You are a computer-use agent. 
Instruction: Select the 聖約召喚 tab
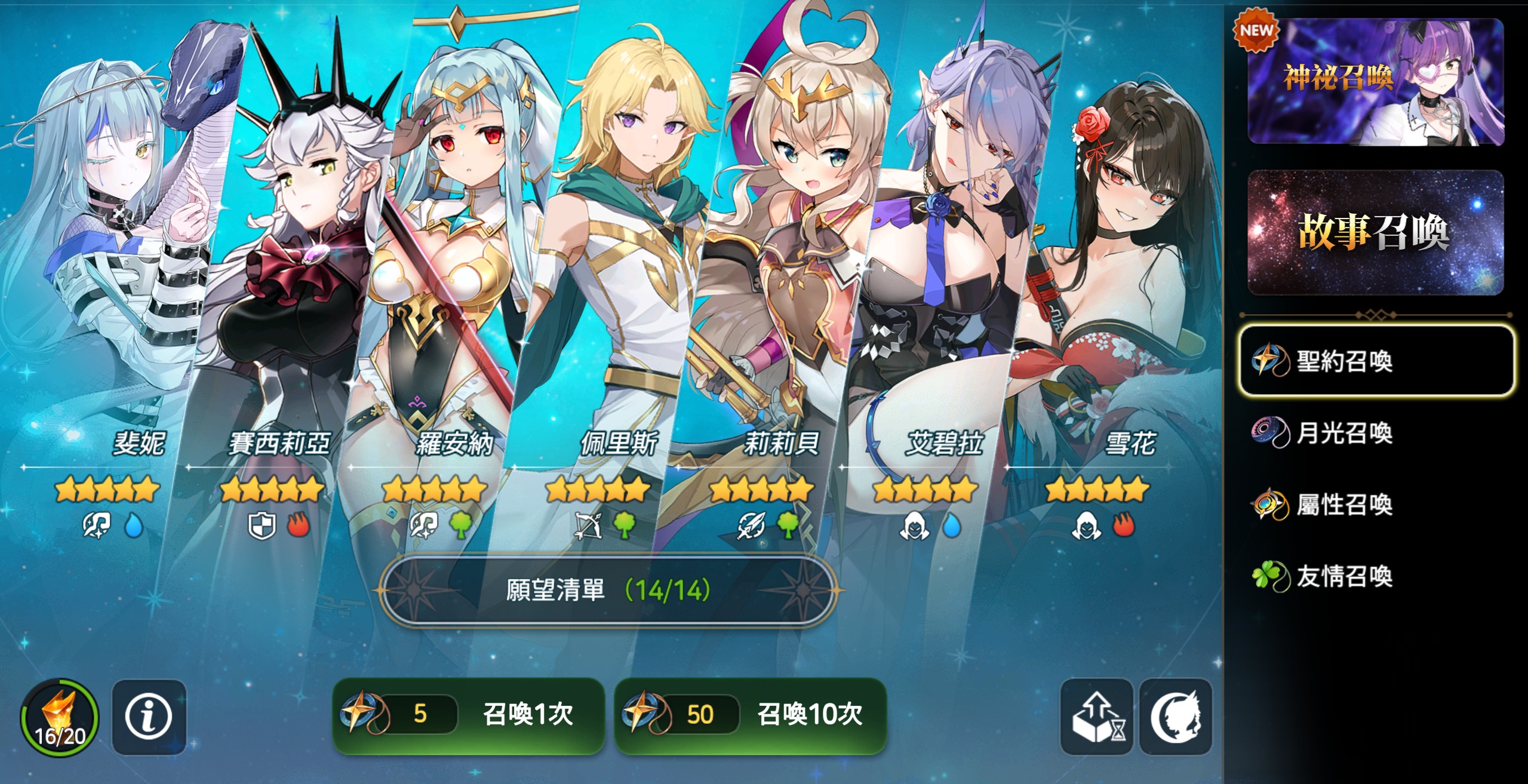pos(1375,361)
